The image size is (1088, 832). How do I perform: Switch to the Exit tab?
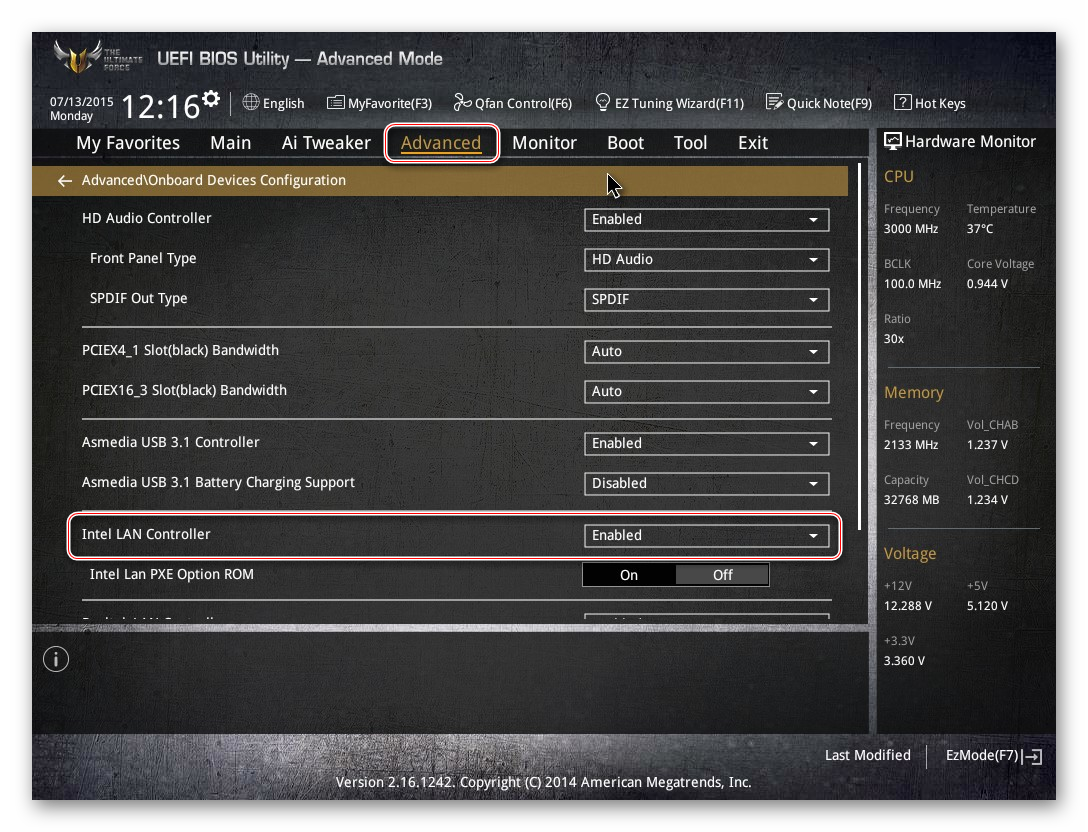pyautogui.click(x=752, y=143)
